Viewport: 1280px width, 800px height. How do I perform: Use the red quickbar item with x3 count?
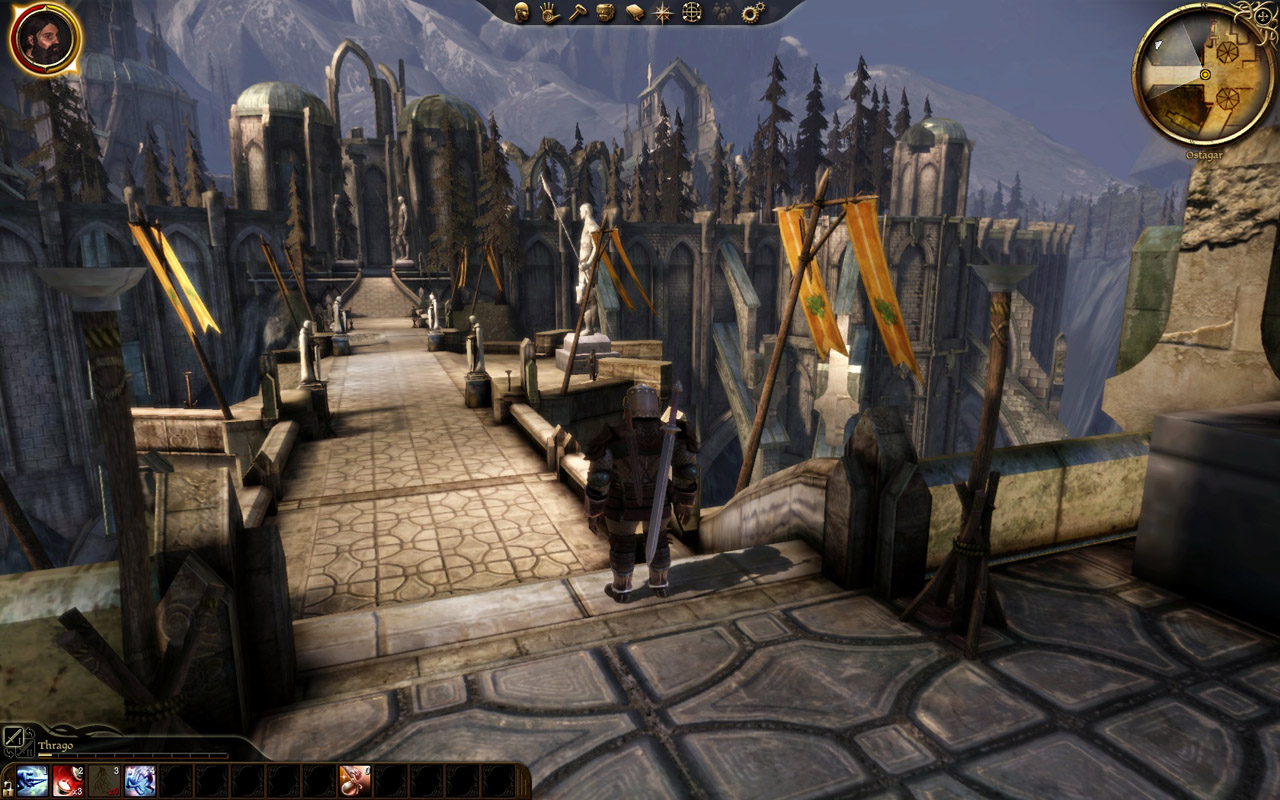tap(67, 780)
